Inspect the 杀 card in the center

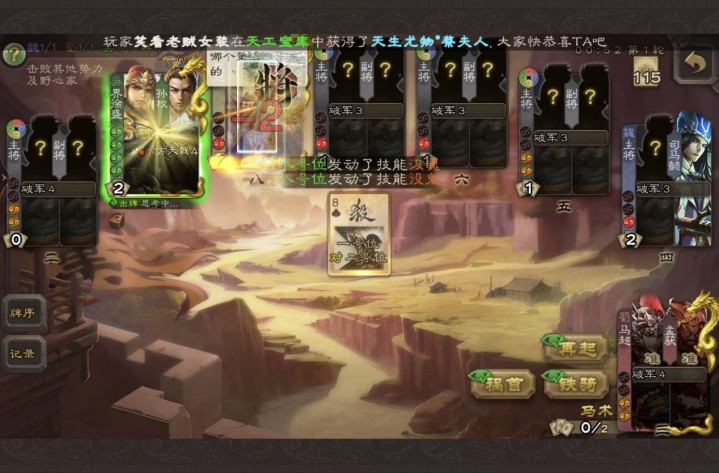click(x=358, y=234)
